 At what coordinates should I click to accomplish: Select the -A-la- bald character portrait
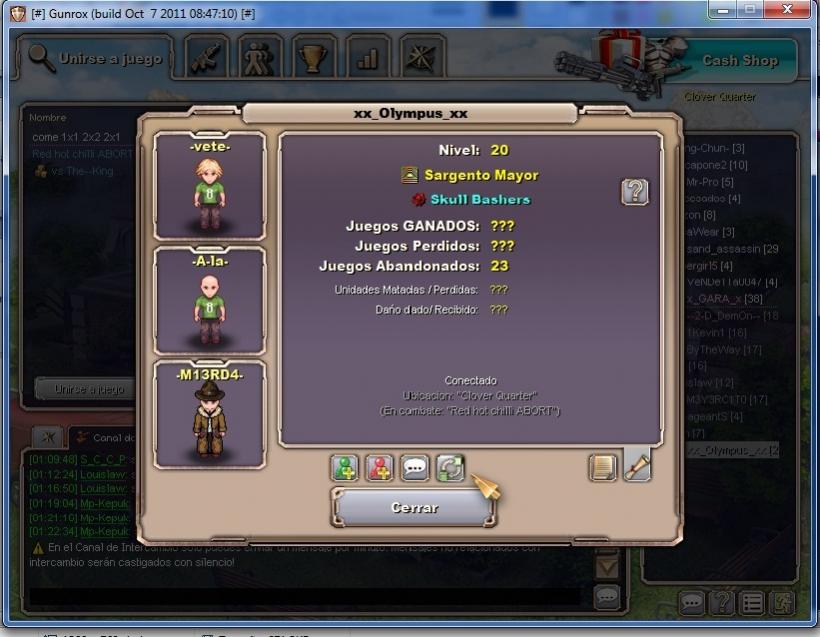tap(210, 301)
